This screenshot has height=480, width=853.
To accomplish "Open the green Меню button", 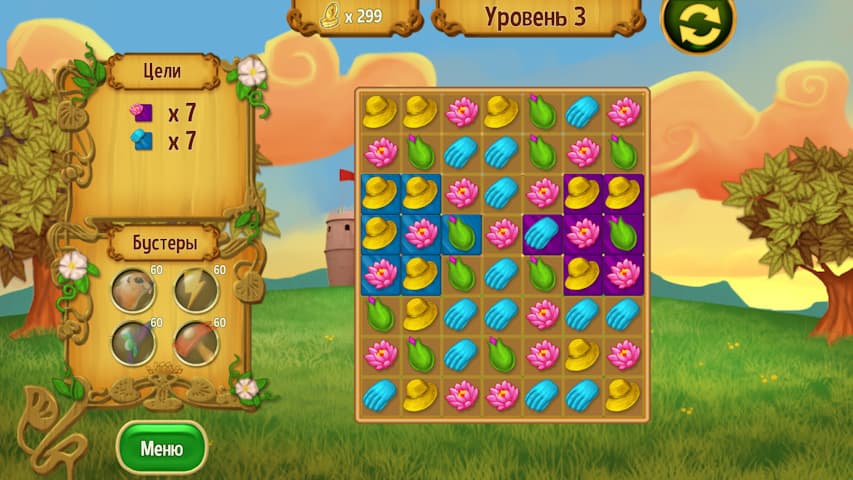I will 161,447.
